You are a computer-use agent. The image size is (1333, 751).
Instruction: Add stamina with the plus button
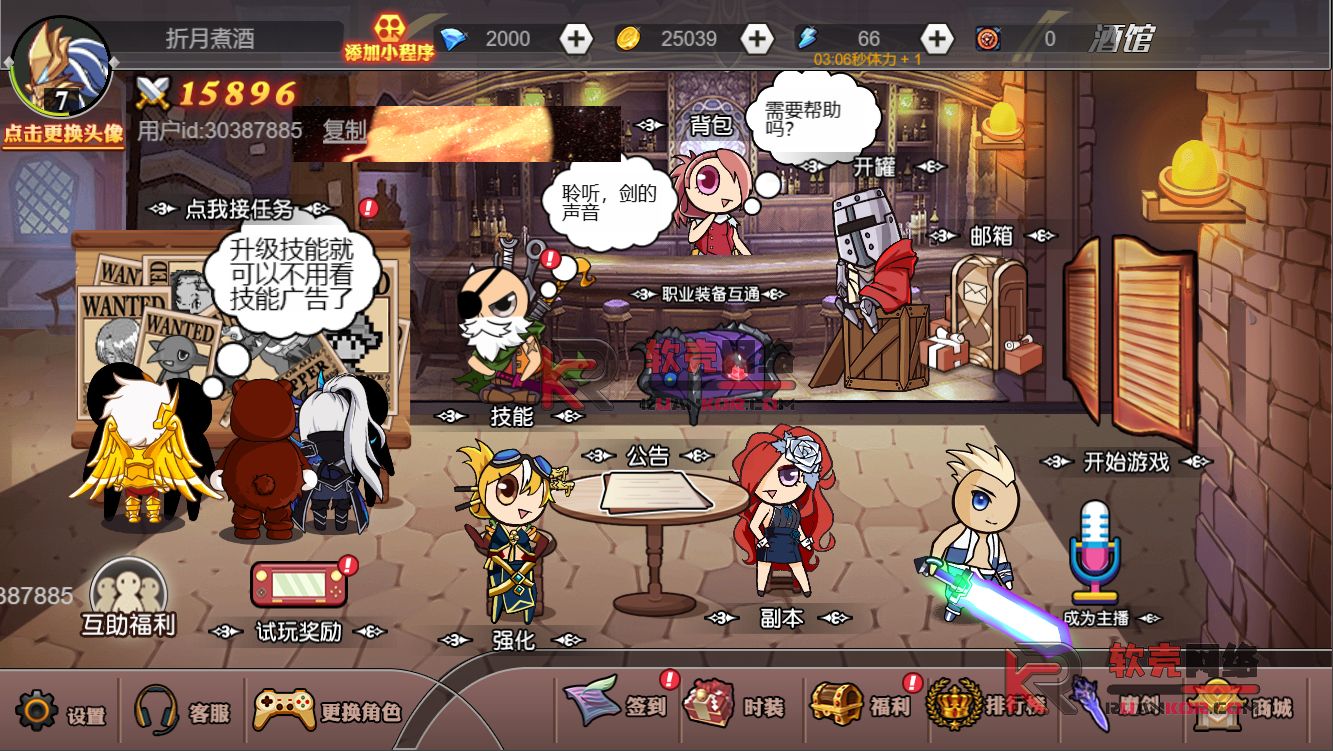point(936,39)
